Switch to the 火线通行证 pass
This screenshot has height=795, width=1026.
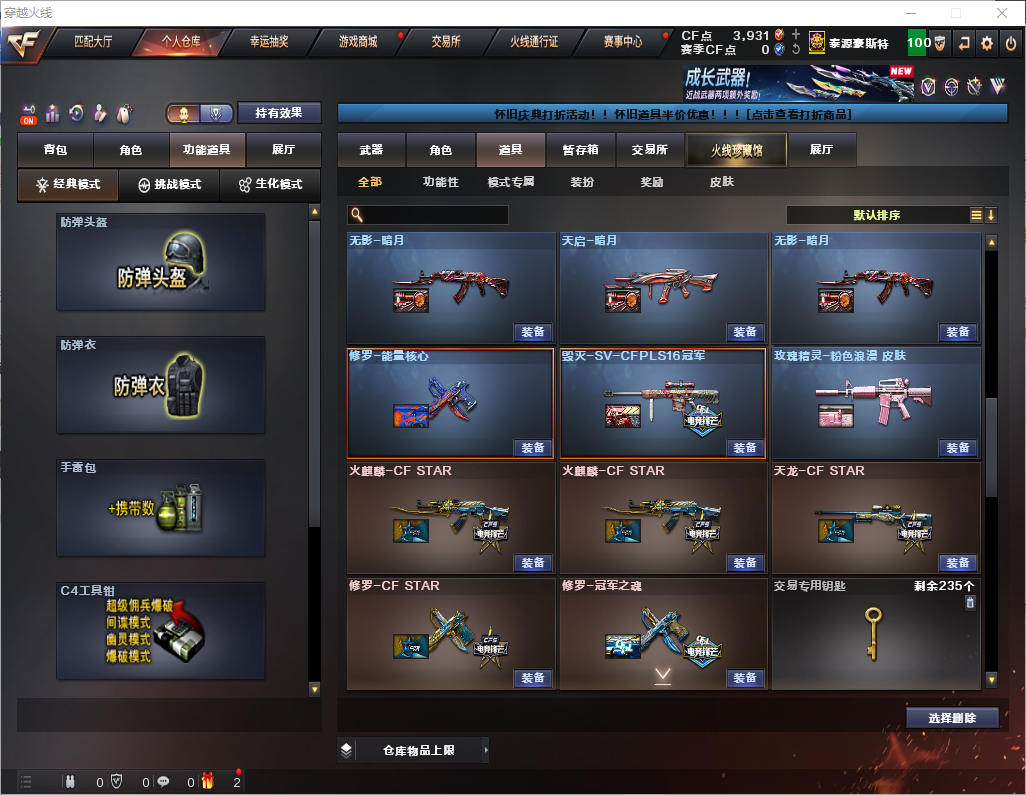tap(534, 42)
